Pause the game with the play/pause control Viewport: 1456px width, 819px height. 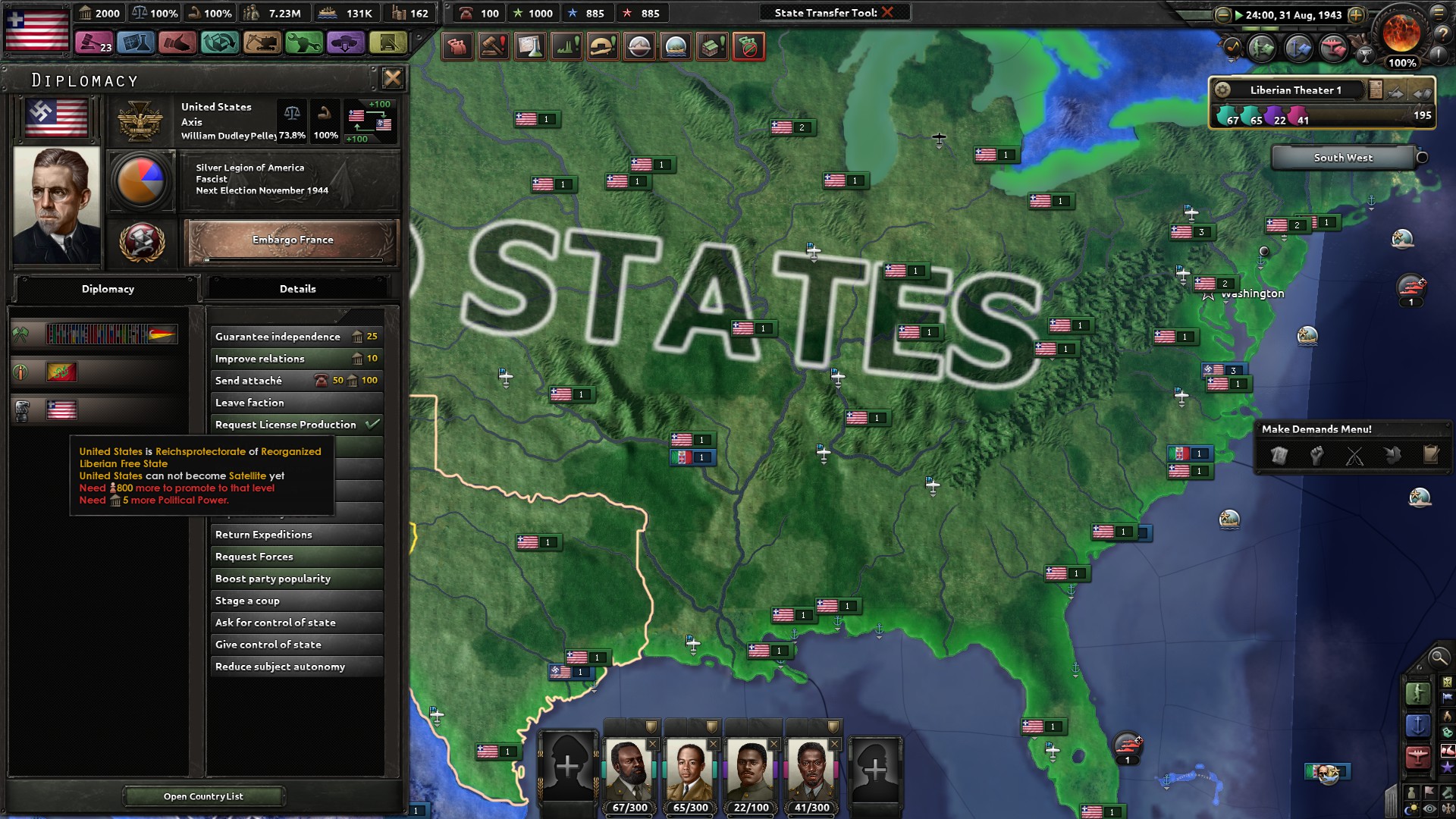tap(1240, 14)
